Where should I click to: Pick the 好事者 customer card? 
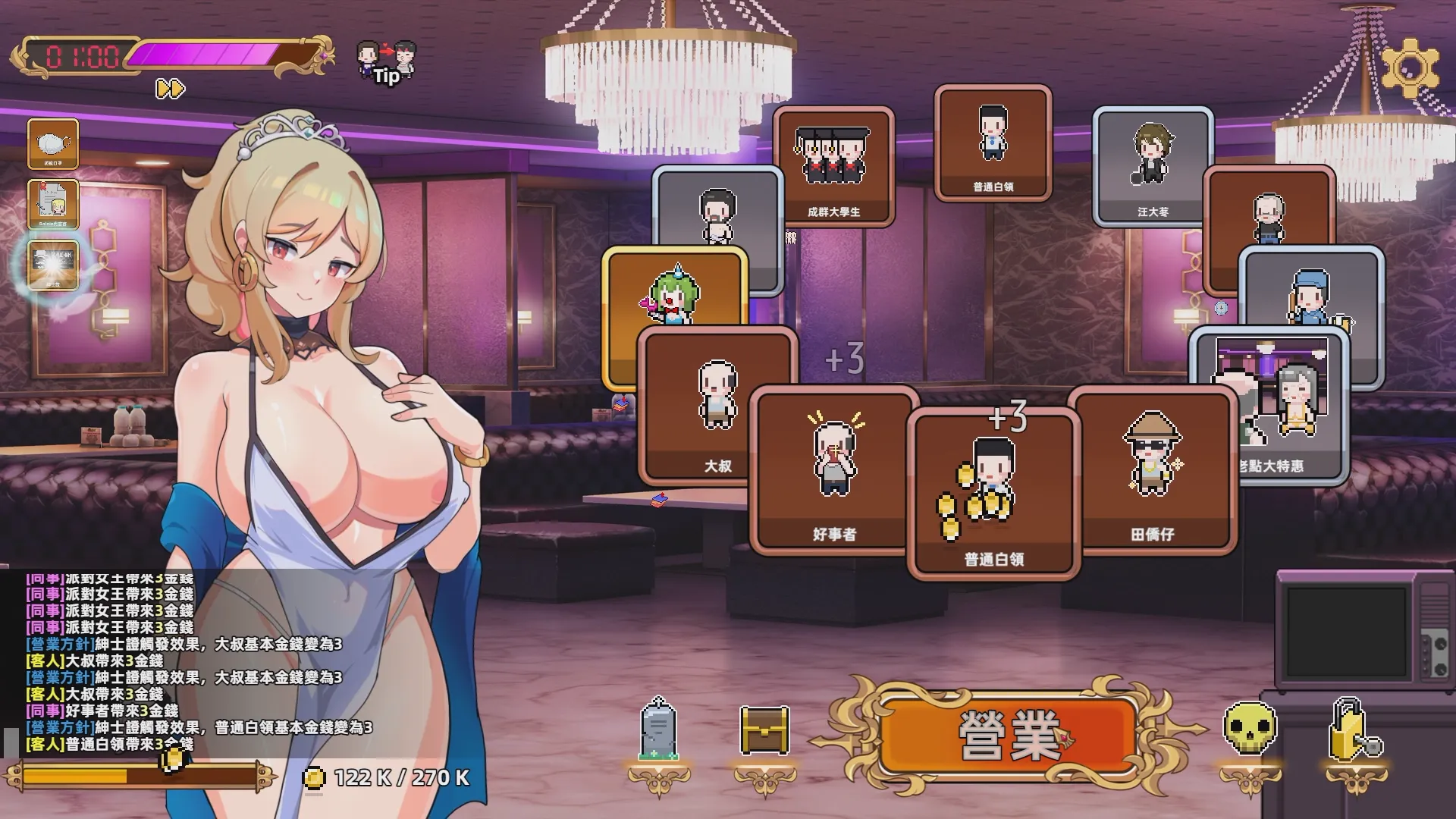[x=833, y=470]
